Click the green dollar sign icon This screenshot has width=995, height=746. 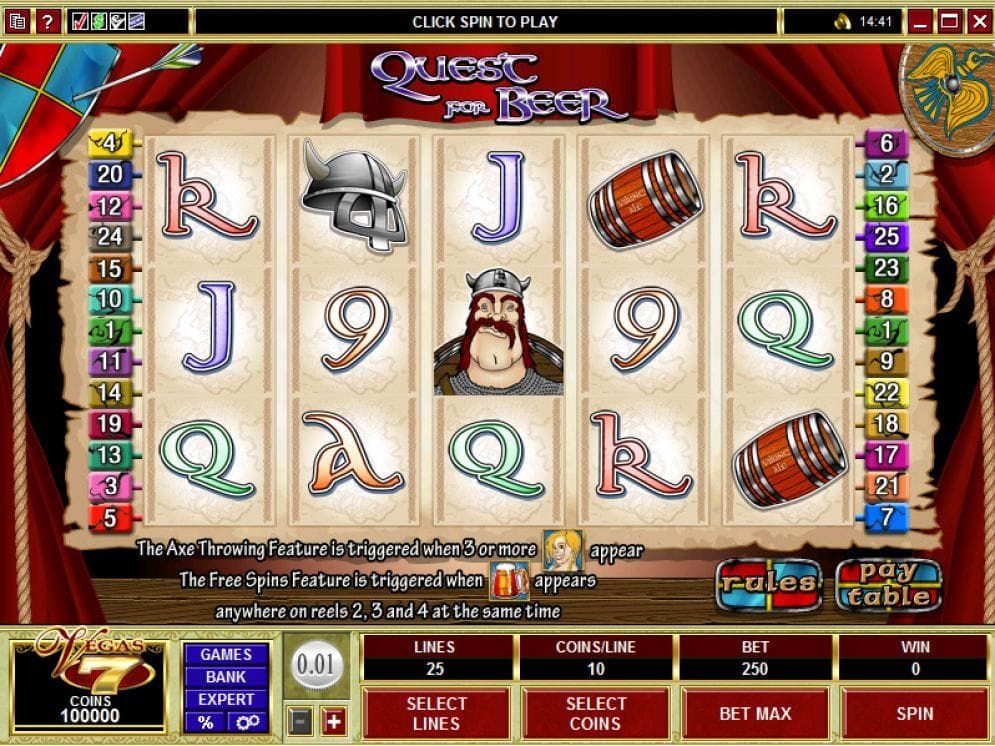[x=99, y=21]
